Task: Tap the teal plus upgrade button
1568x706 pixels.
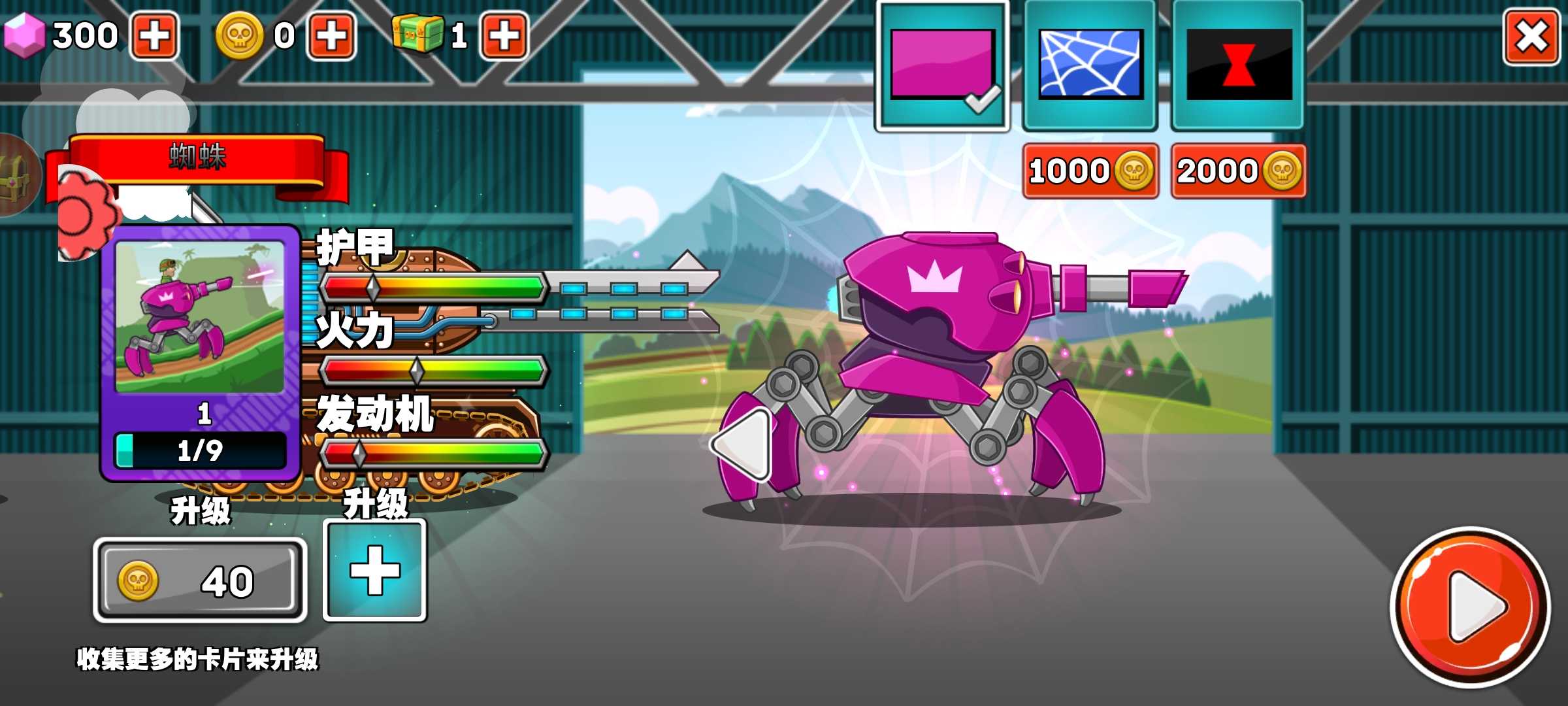Action: 375,571
